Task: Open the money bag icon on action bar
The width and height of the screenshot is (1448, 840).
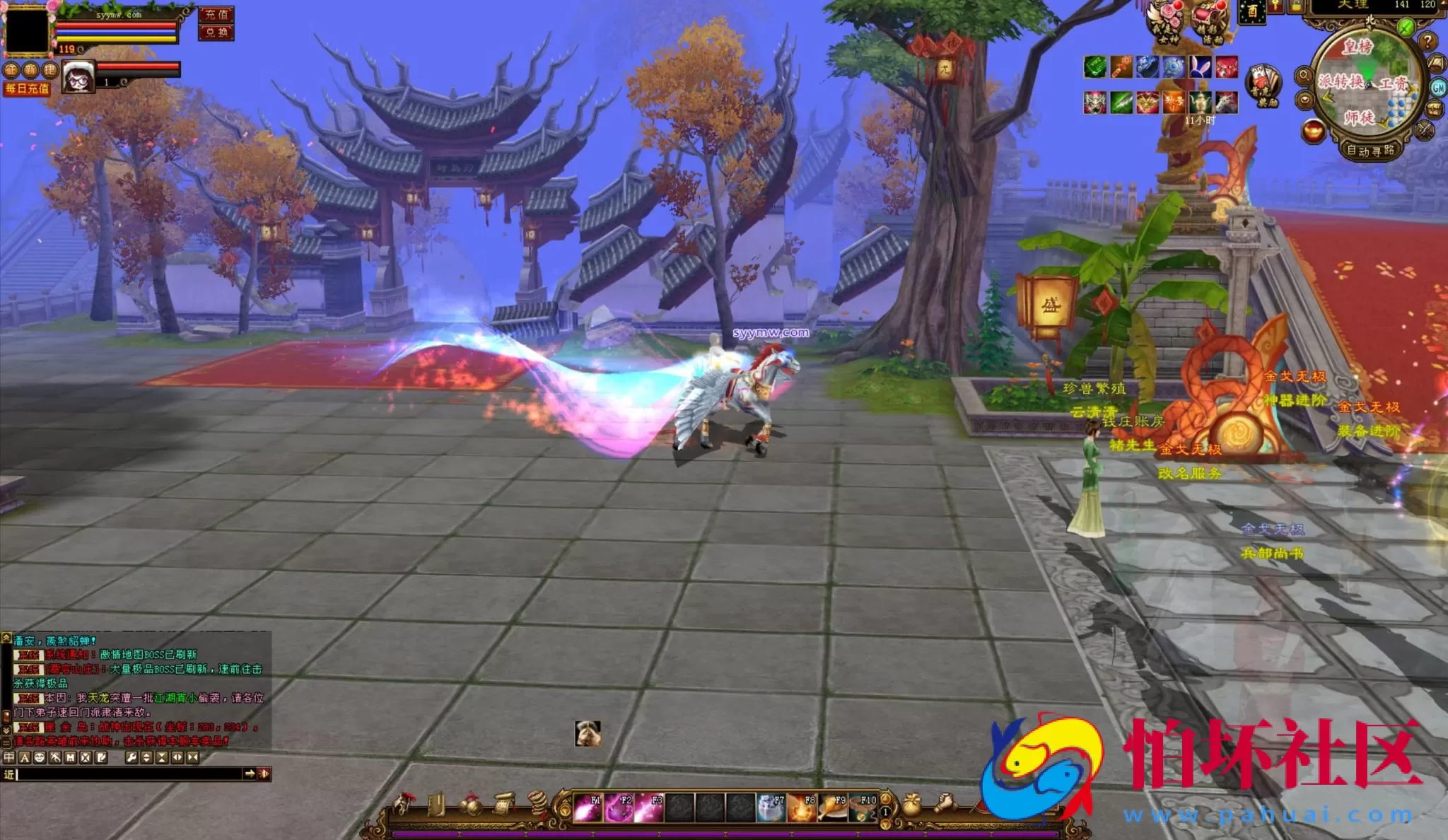Action: point(911,805)
